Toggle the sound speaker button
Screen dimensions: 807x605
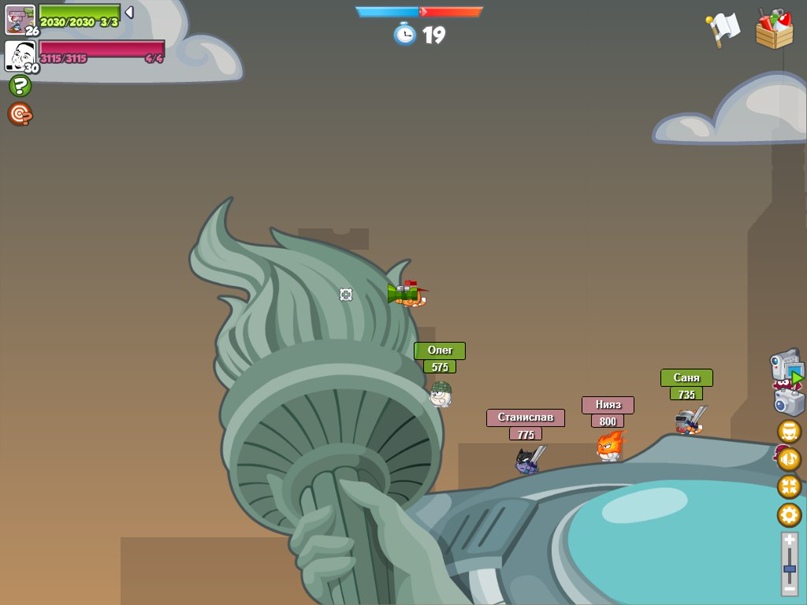[x=789, y=459]
